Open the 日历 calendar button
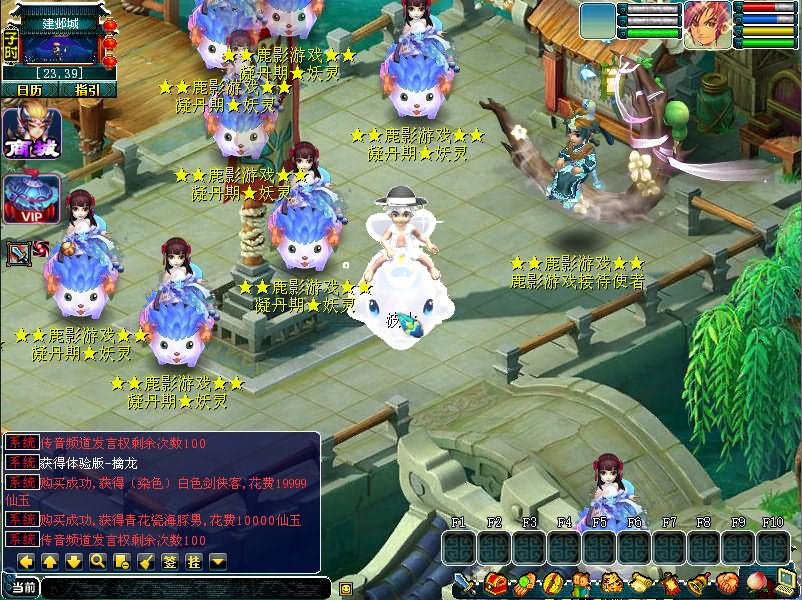The width and height of the screenshot is (802, 600). click(x=30, y=89)
